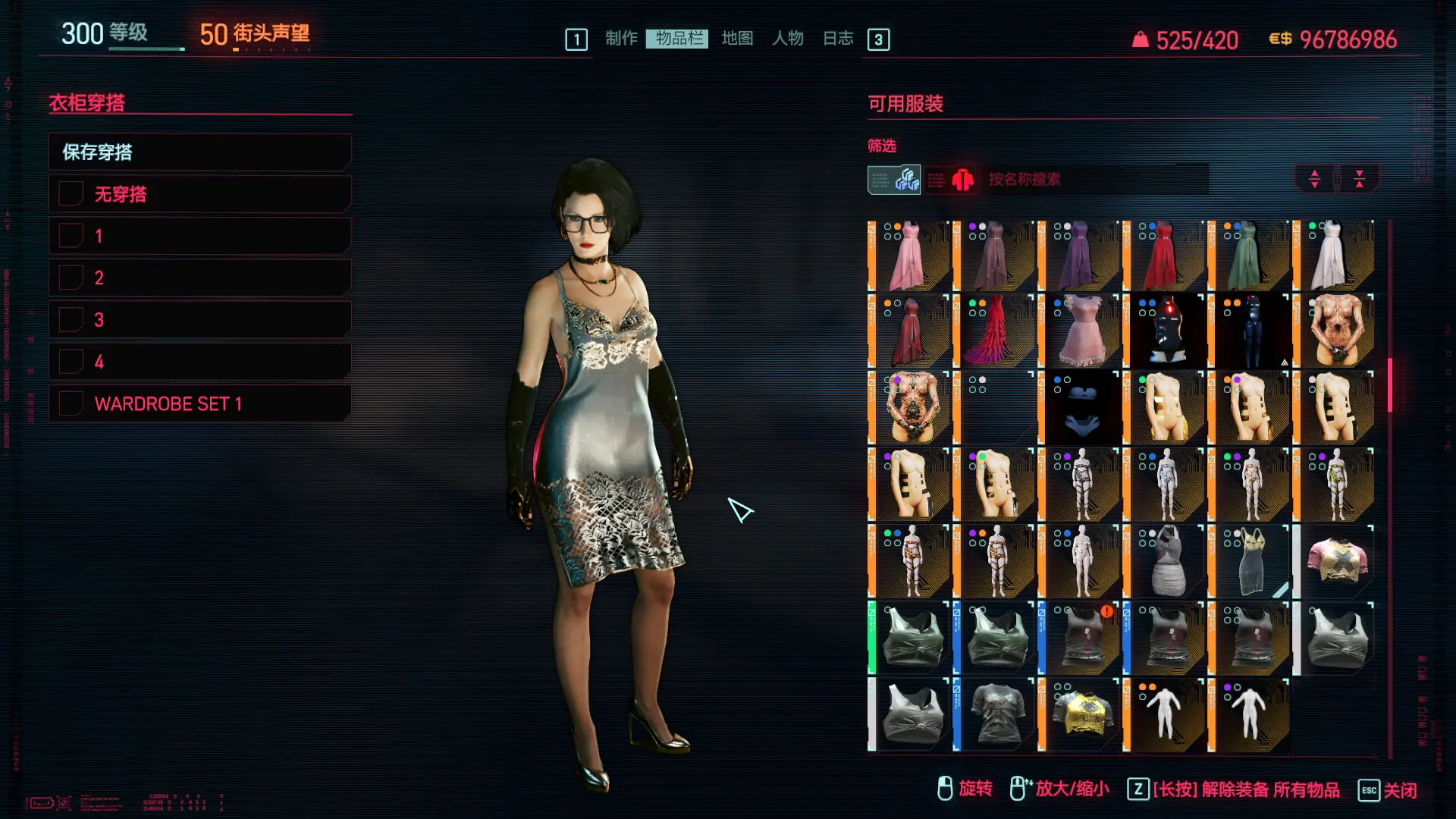Viewport: 1456px width, 819px height.
Task: Choose wardrobe outfit slot 2
Action: pyautogui.click(x=199, y=278)
